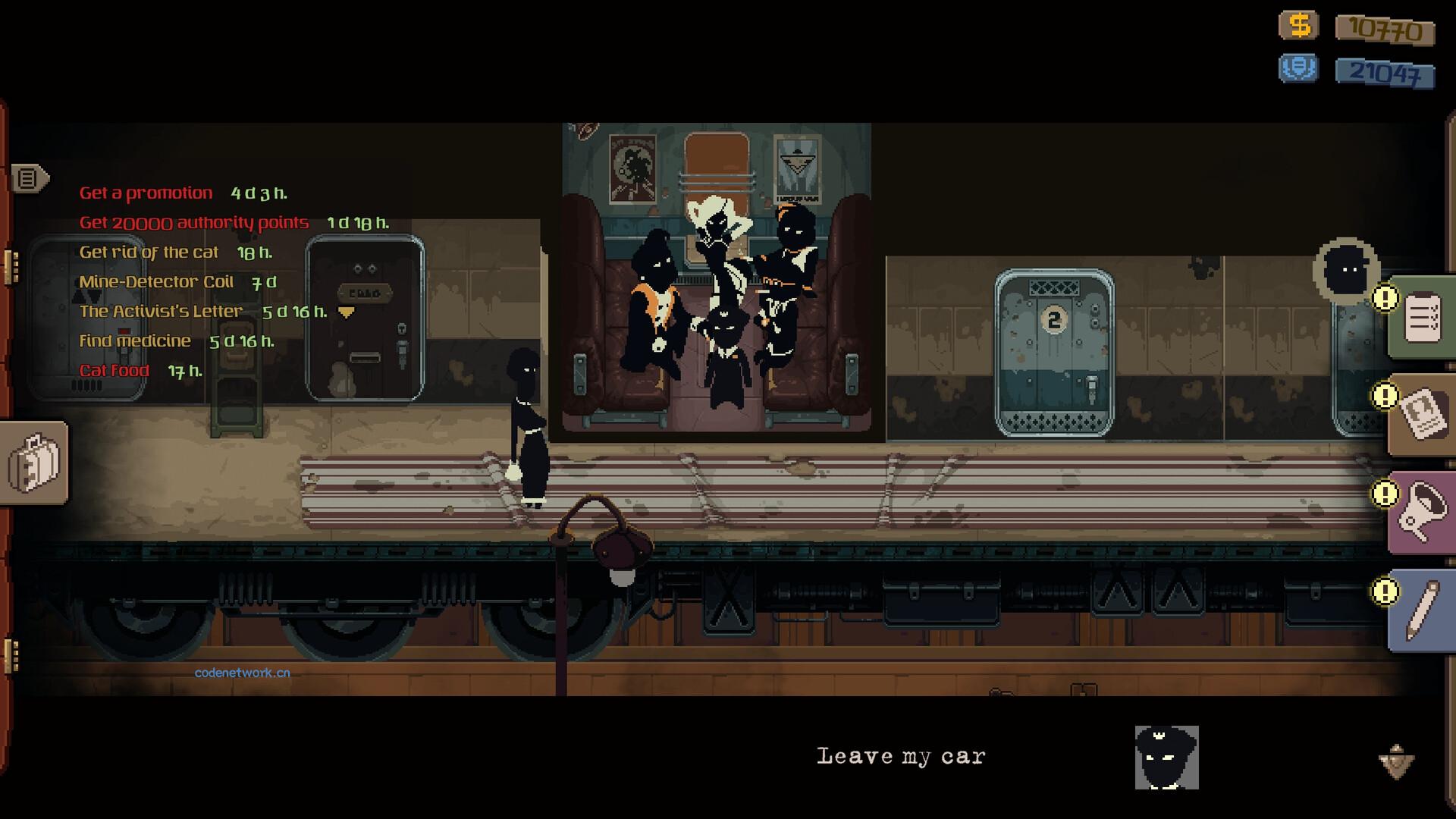Open the documents papers tab

coord(1422,414)
